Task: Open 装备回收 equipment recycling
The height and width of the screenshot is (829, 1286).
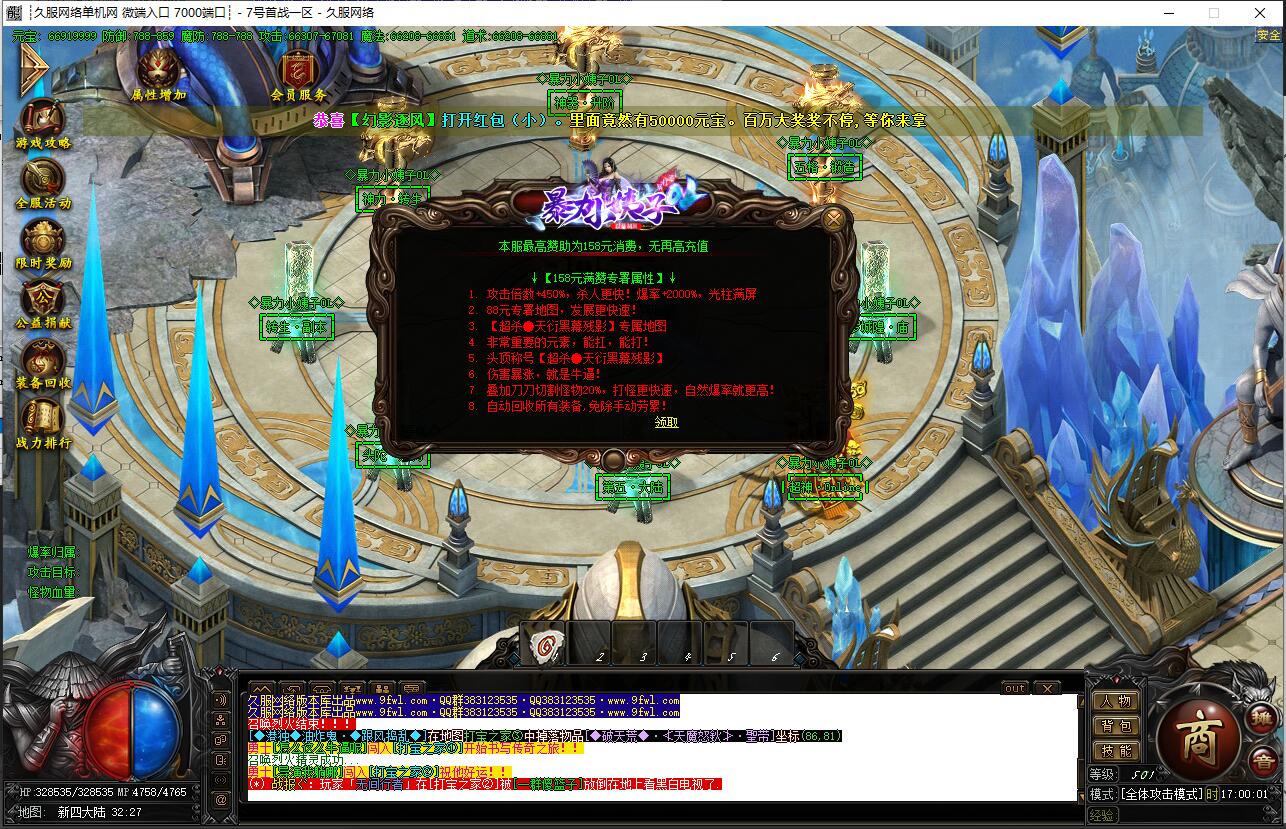Action: pyautogui.click(x=42, y=360)
